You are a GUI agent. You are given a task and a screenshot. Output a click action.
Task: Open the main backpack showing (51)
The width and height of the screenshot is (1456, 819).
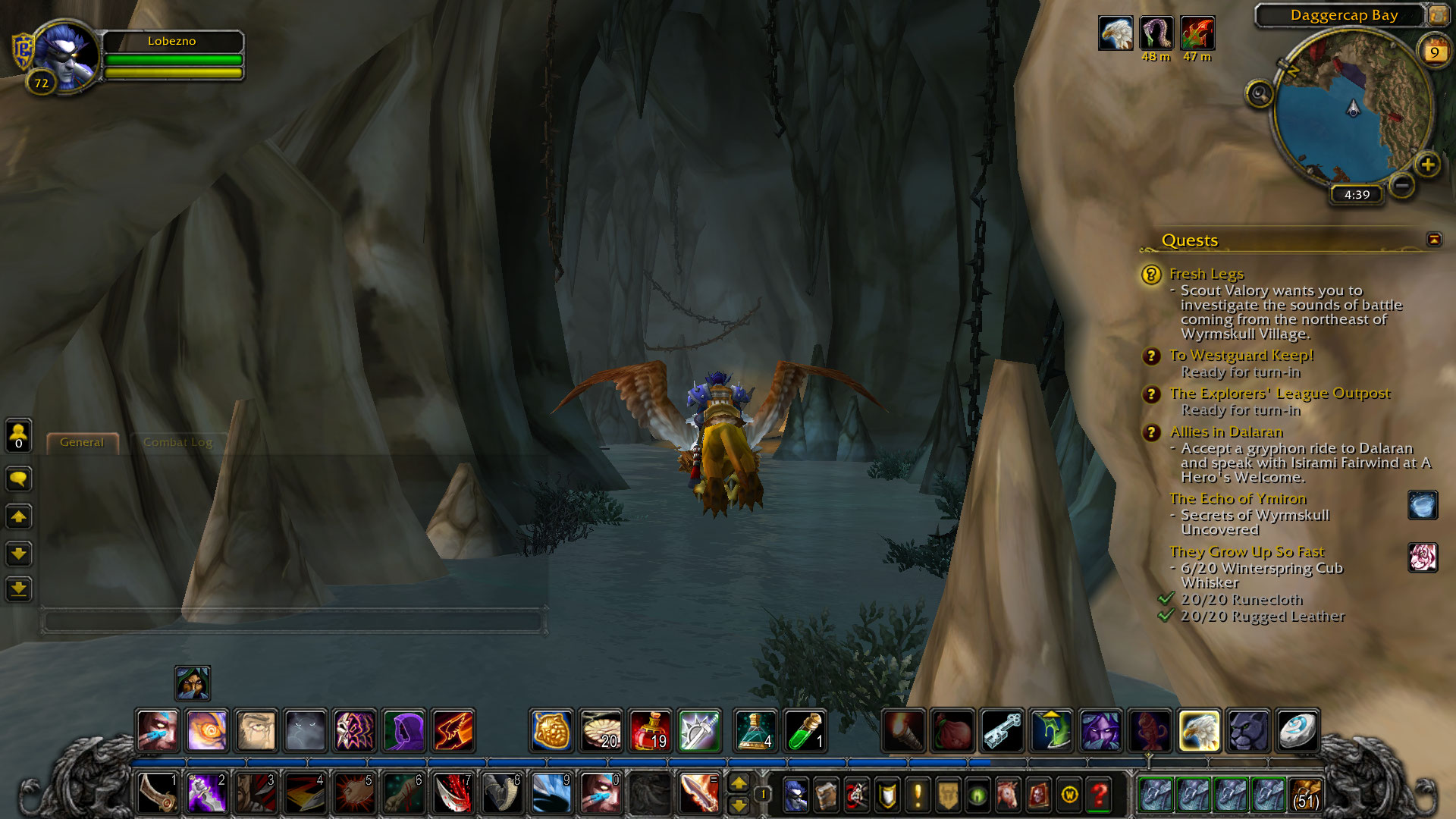(x=1305, y=795)
